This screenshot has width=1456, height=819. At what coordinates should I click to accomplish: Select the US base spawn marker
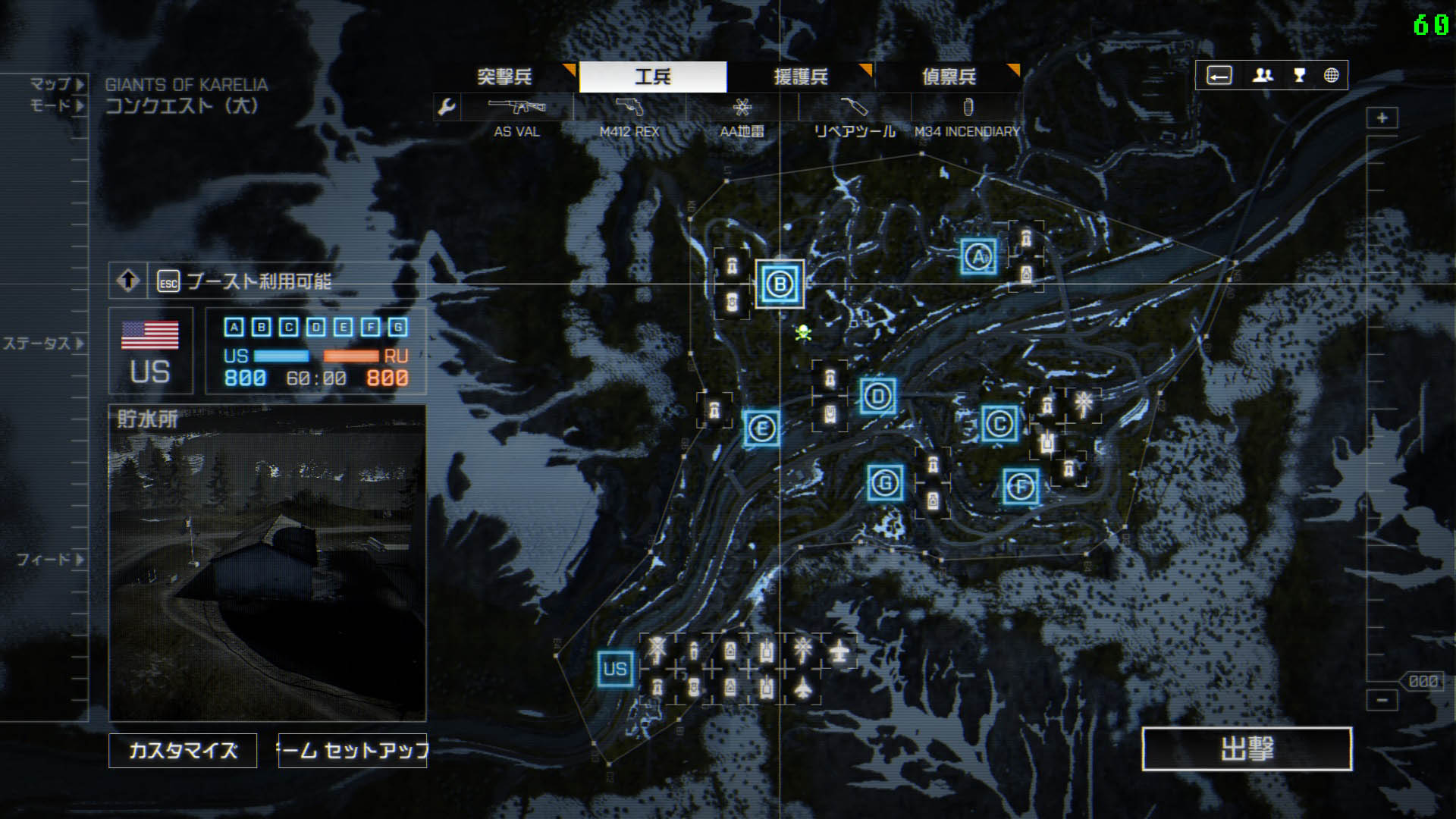coord(615,669)
